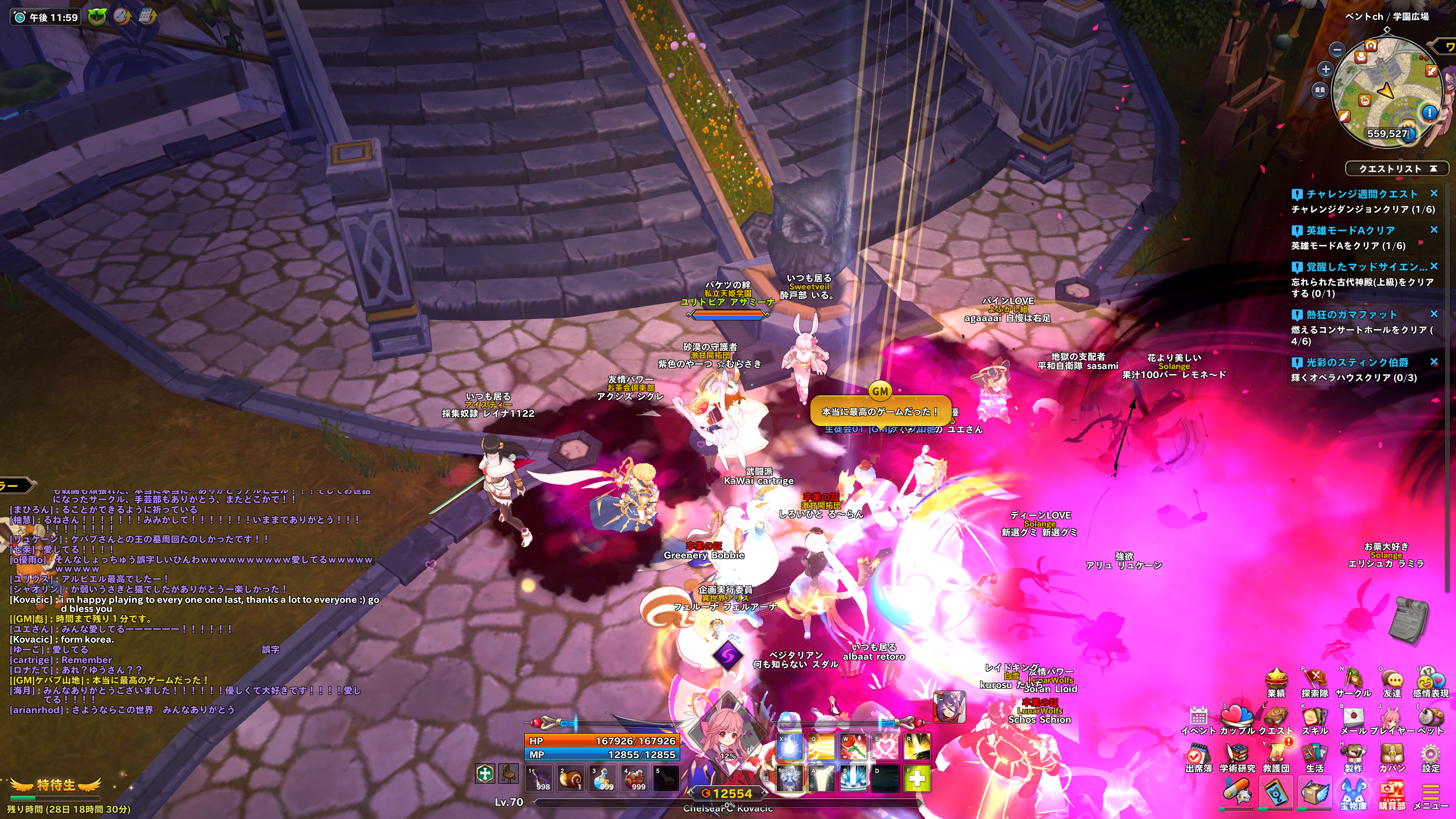1456x819 pixels.
Task: Open the world map book button
Action: pos(1319,90)
